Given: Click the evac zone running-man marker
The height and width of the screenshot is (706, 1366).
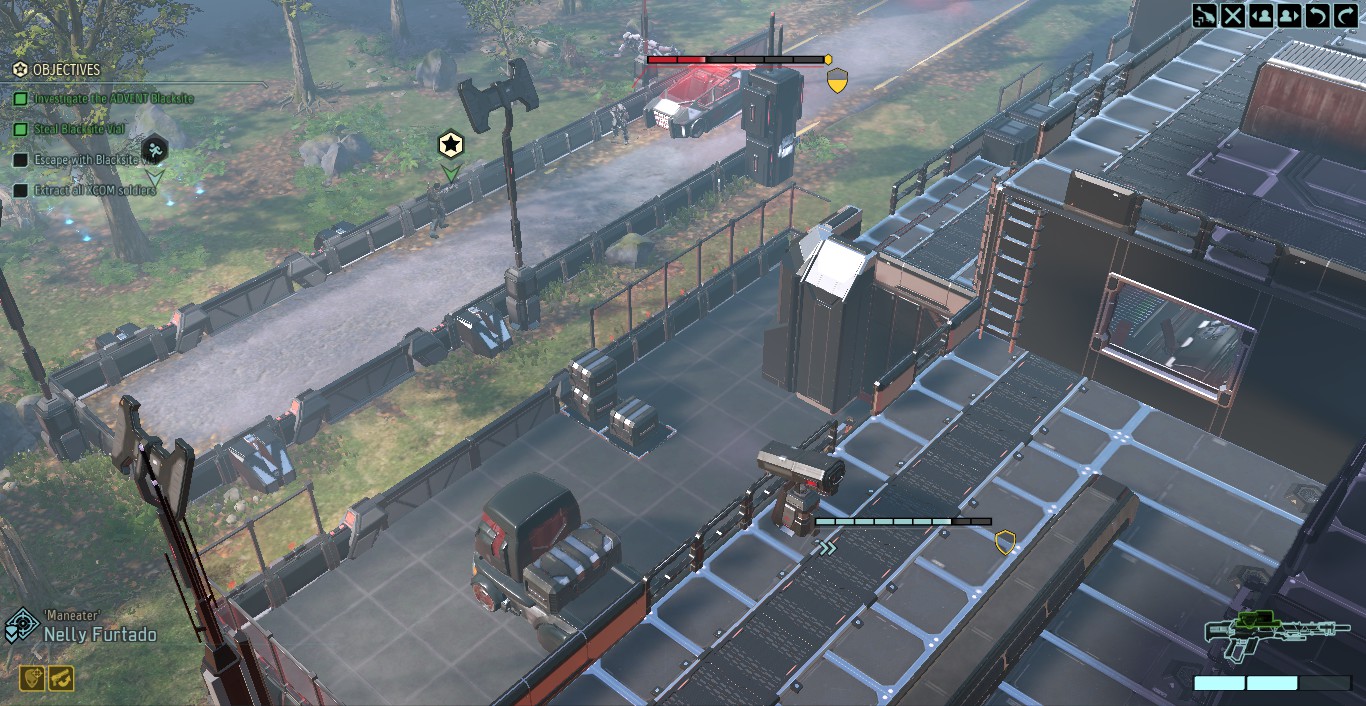Looking at the screenshot, I should point(154,151).
